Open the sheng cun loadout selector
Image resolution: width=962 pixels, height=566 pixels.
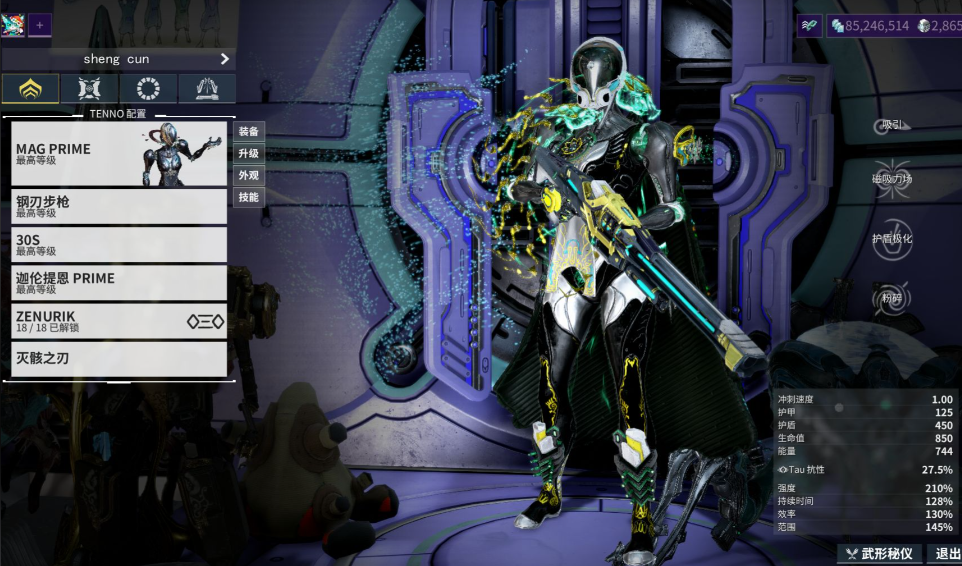[119, 59]
